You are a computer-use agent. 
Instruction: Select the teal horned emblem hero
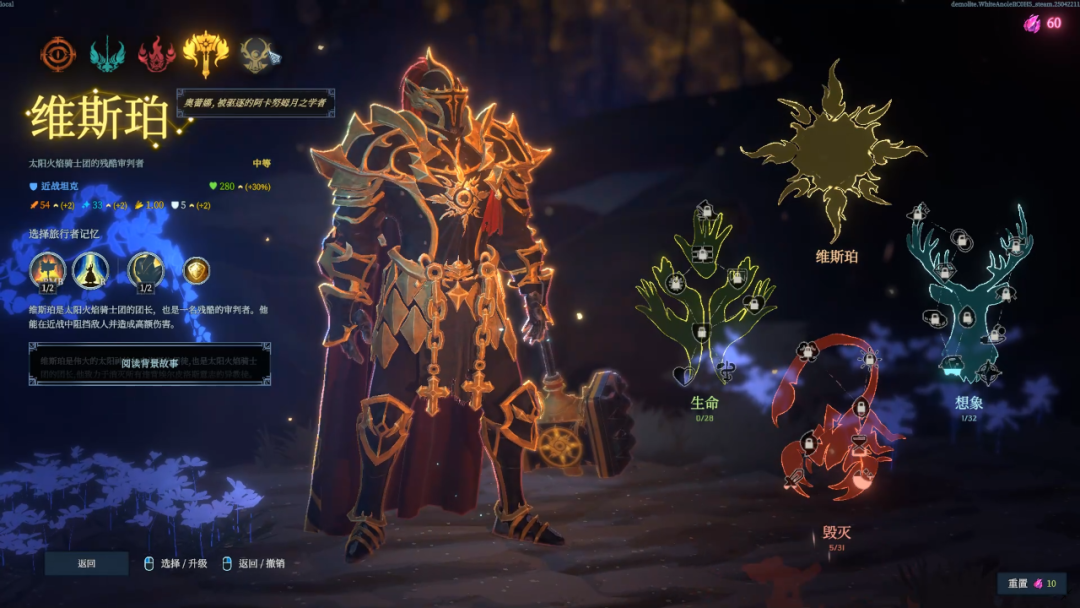click(x=107, y=53)
